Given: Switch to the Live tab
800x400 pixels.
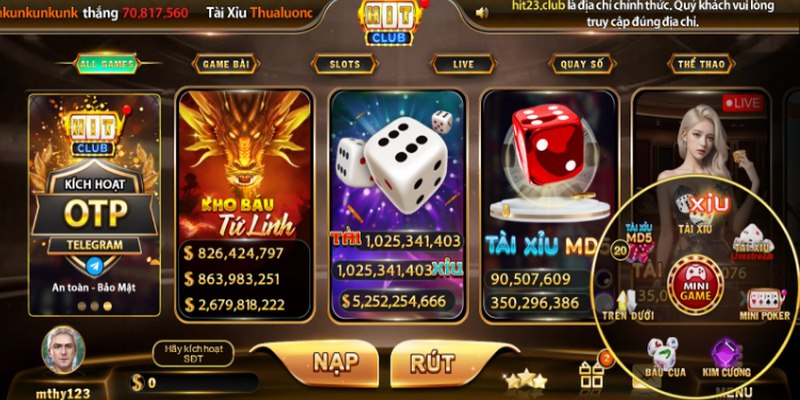Looking at the screenshot, I should 463,64.
